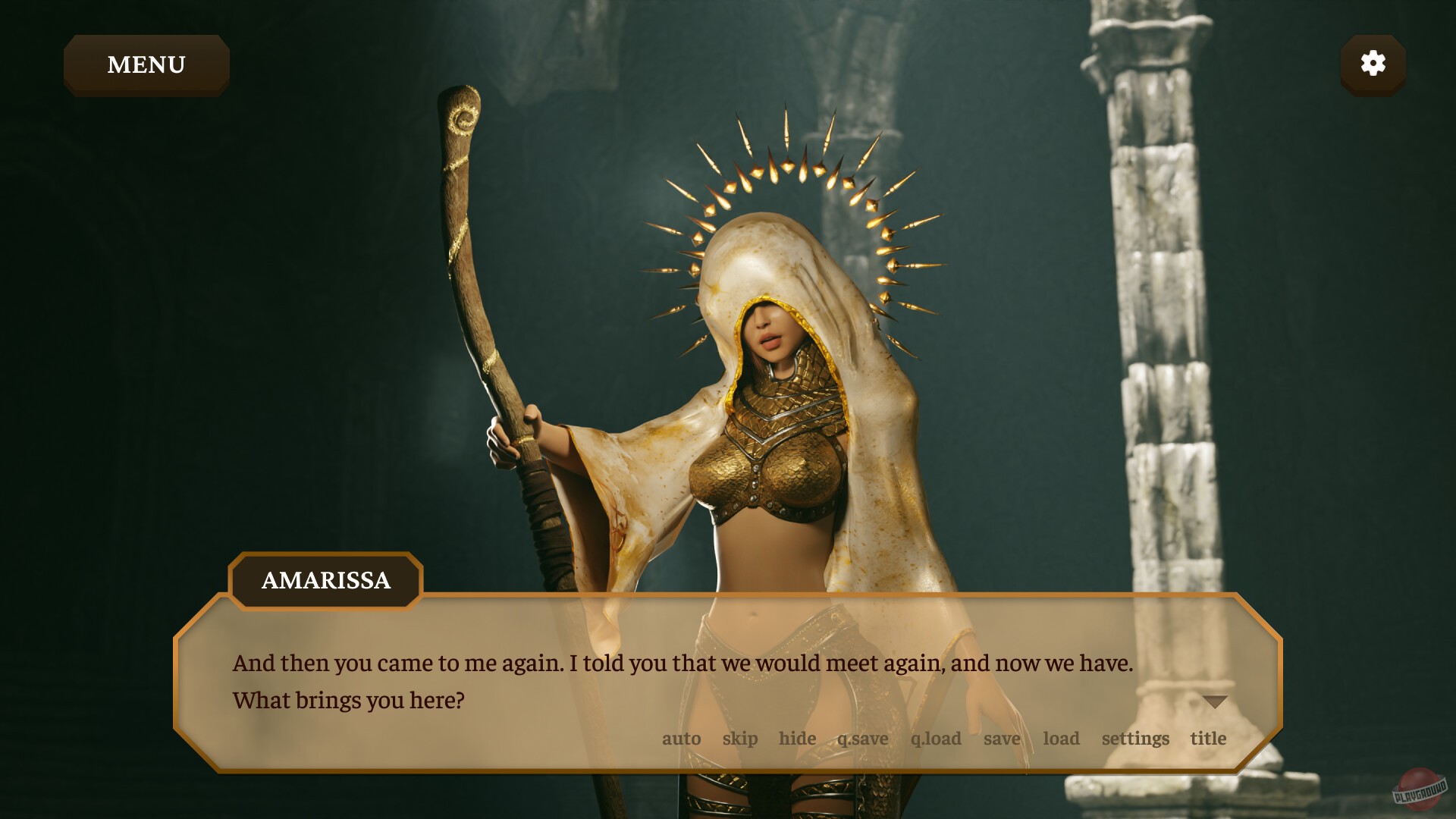Activate skip mode from quick menu
The image size is (1456, 819).
[741, 738]
